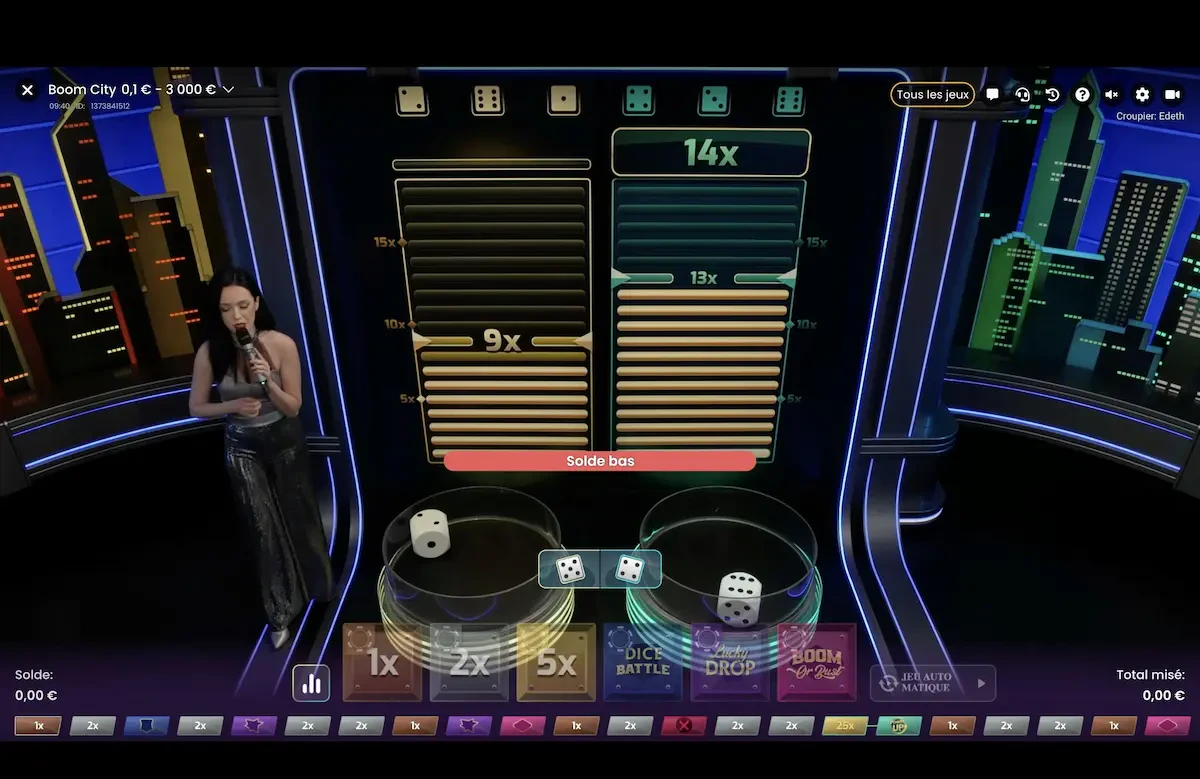
Task: Select the Dice Battle bonus bet
Action: pyautogui.click(x=643, y=662)
